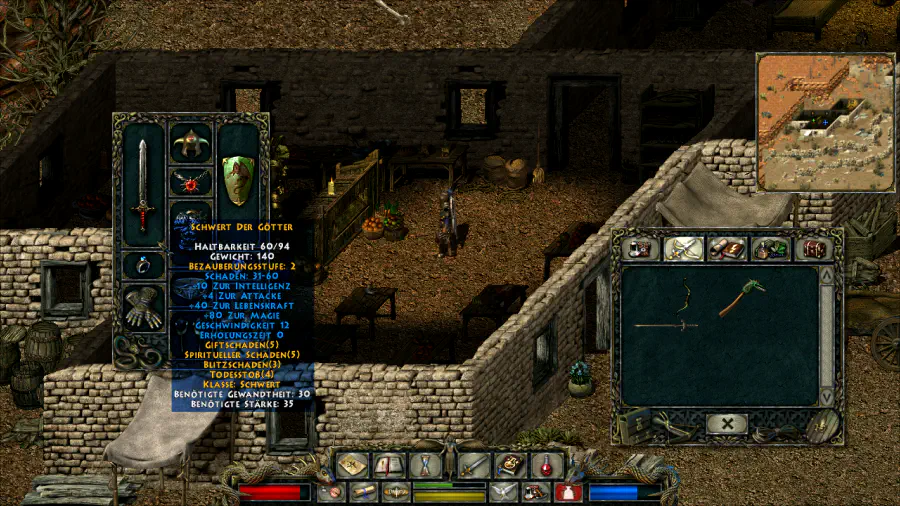Open the treasure chest inventory tab

(814, 248)
